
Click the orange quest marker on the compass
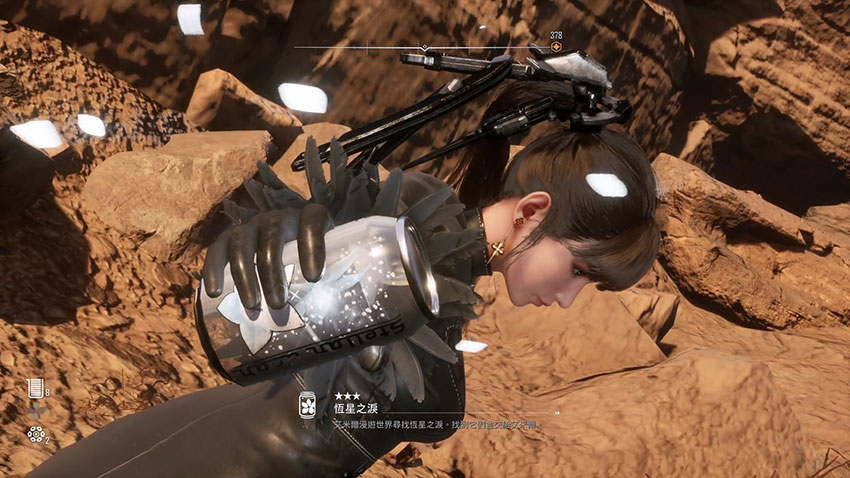click(556, 47)
